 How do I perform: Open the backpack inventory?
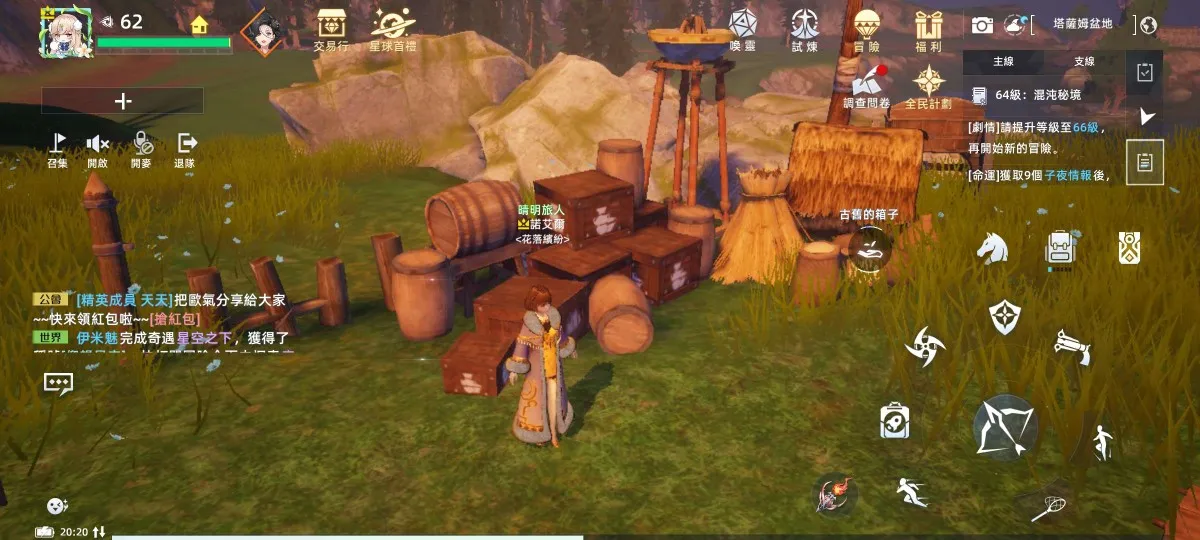[1060, 247]
